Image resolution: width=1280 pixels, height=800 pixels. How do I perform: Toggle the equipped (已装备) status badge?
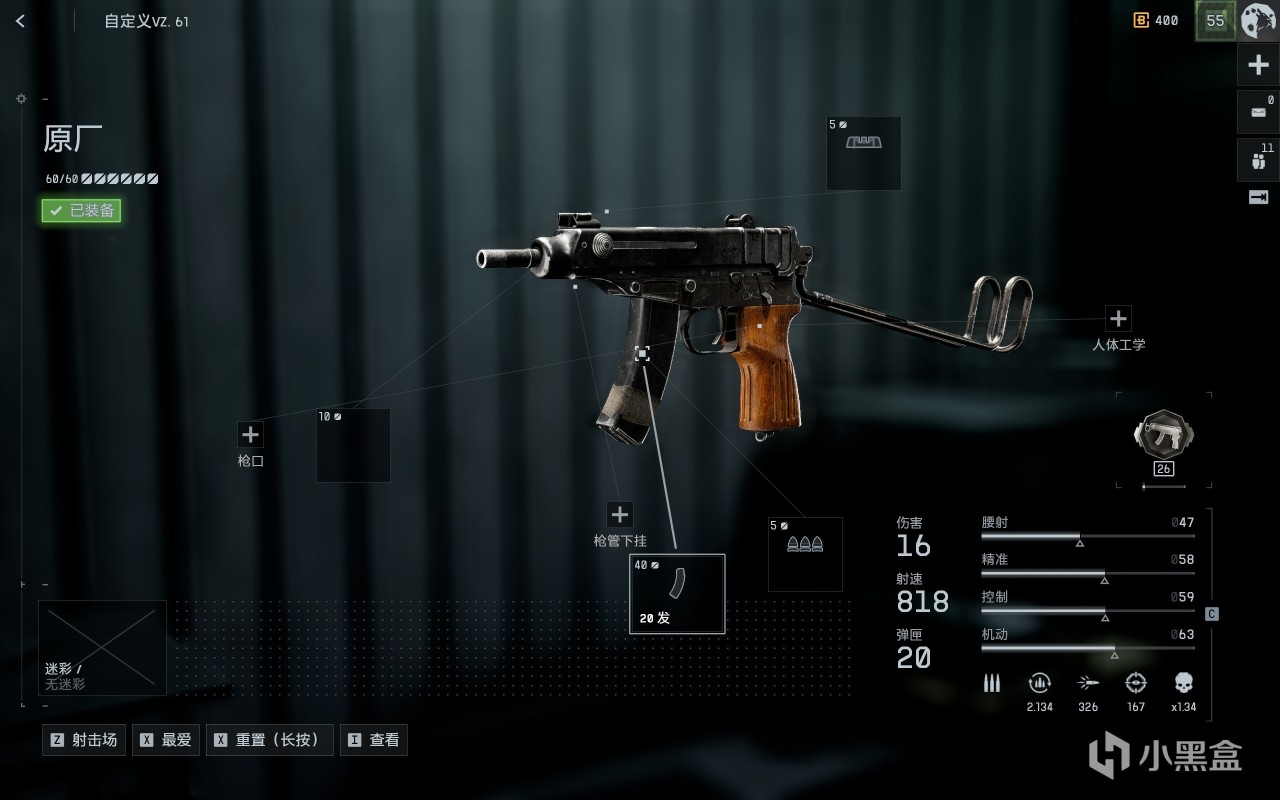pos(81,211)
